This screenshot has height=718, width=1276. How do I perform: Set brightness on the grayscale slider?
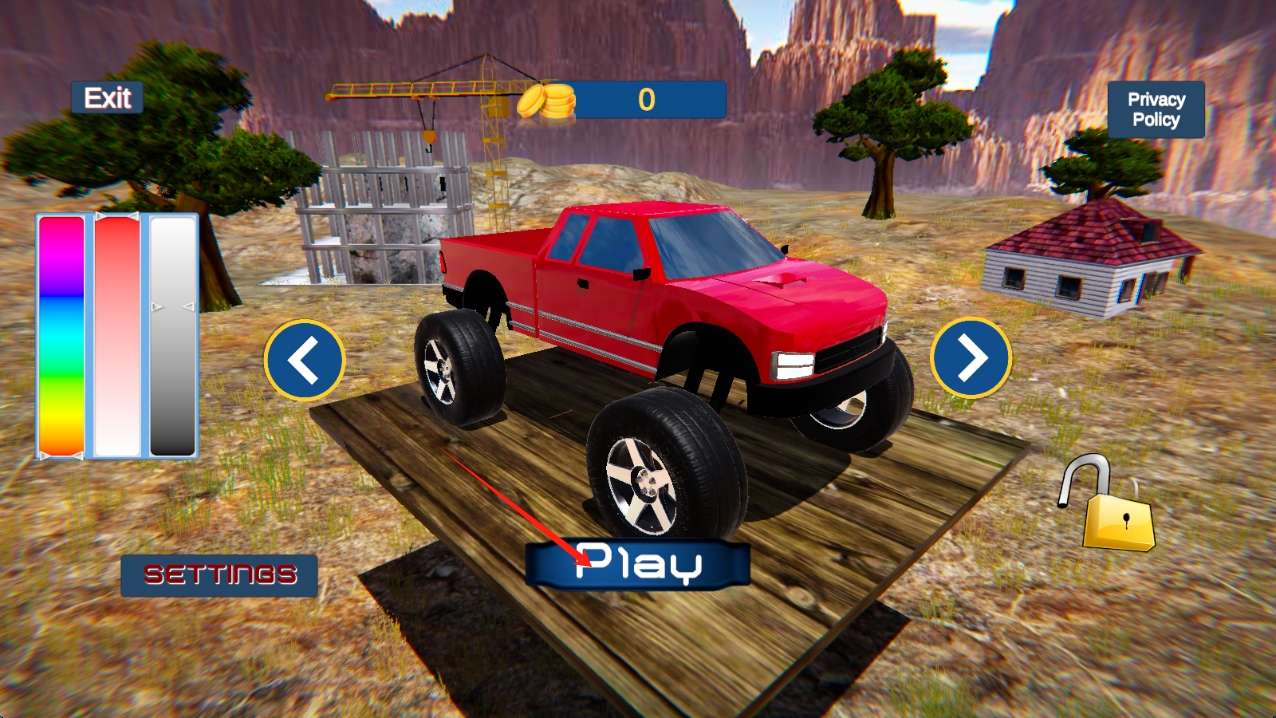pyautogui.click(x=173, y=336)
